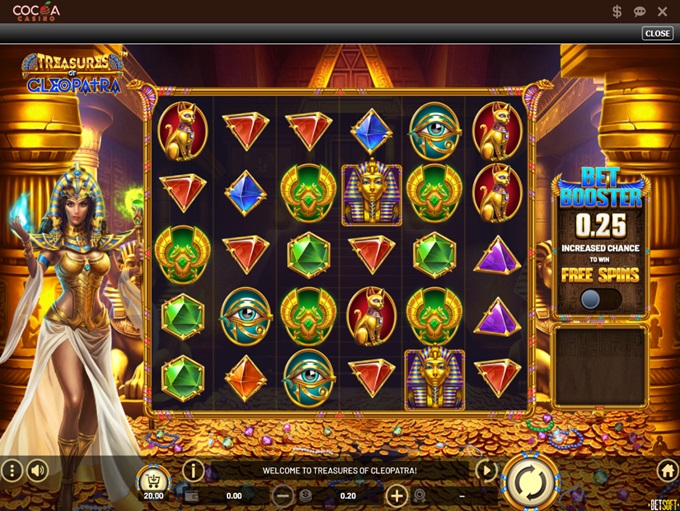Open the cashier dollar icon

(617, 11)
